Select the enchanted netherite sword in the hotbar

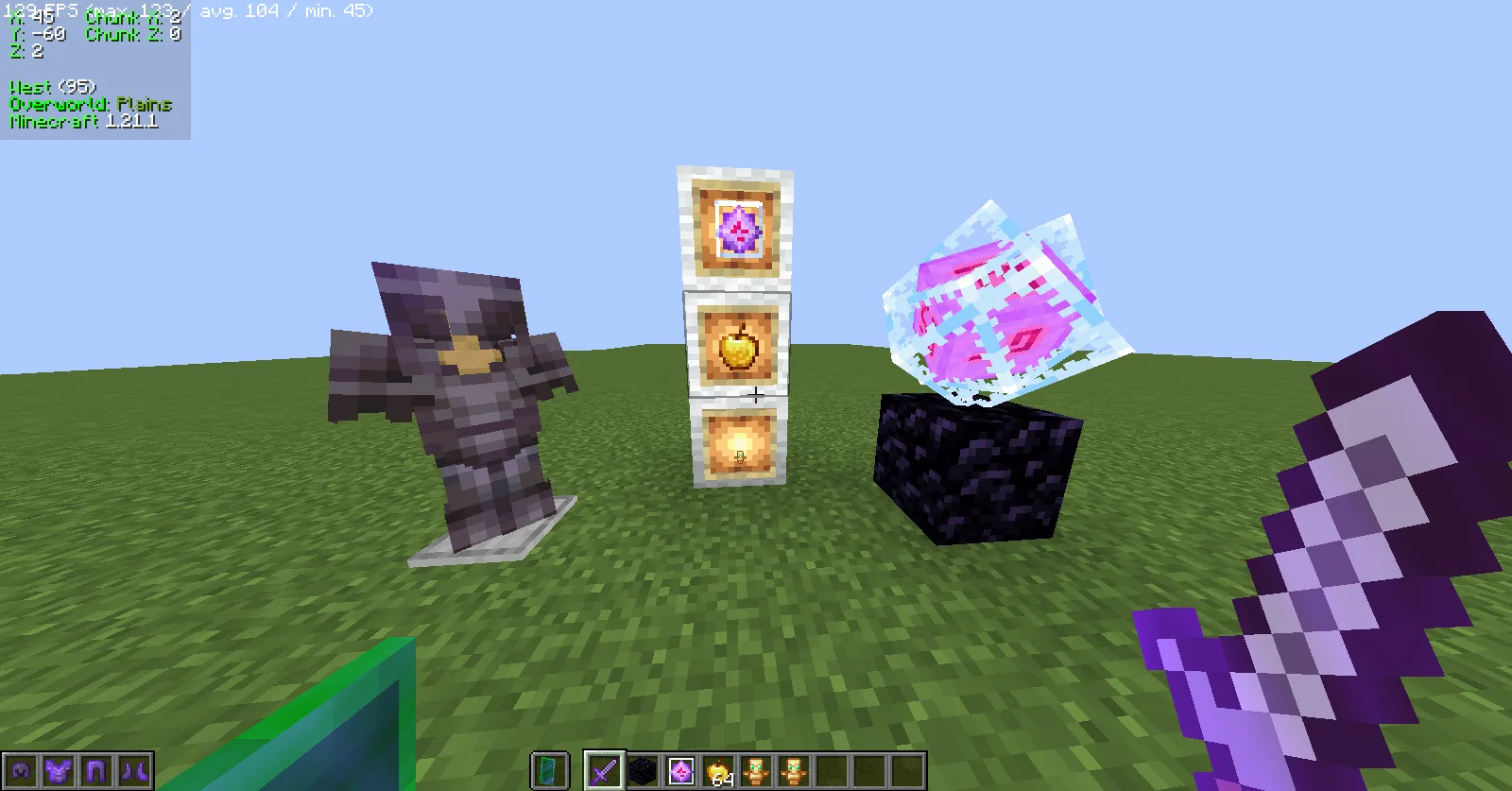[606, 774]
